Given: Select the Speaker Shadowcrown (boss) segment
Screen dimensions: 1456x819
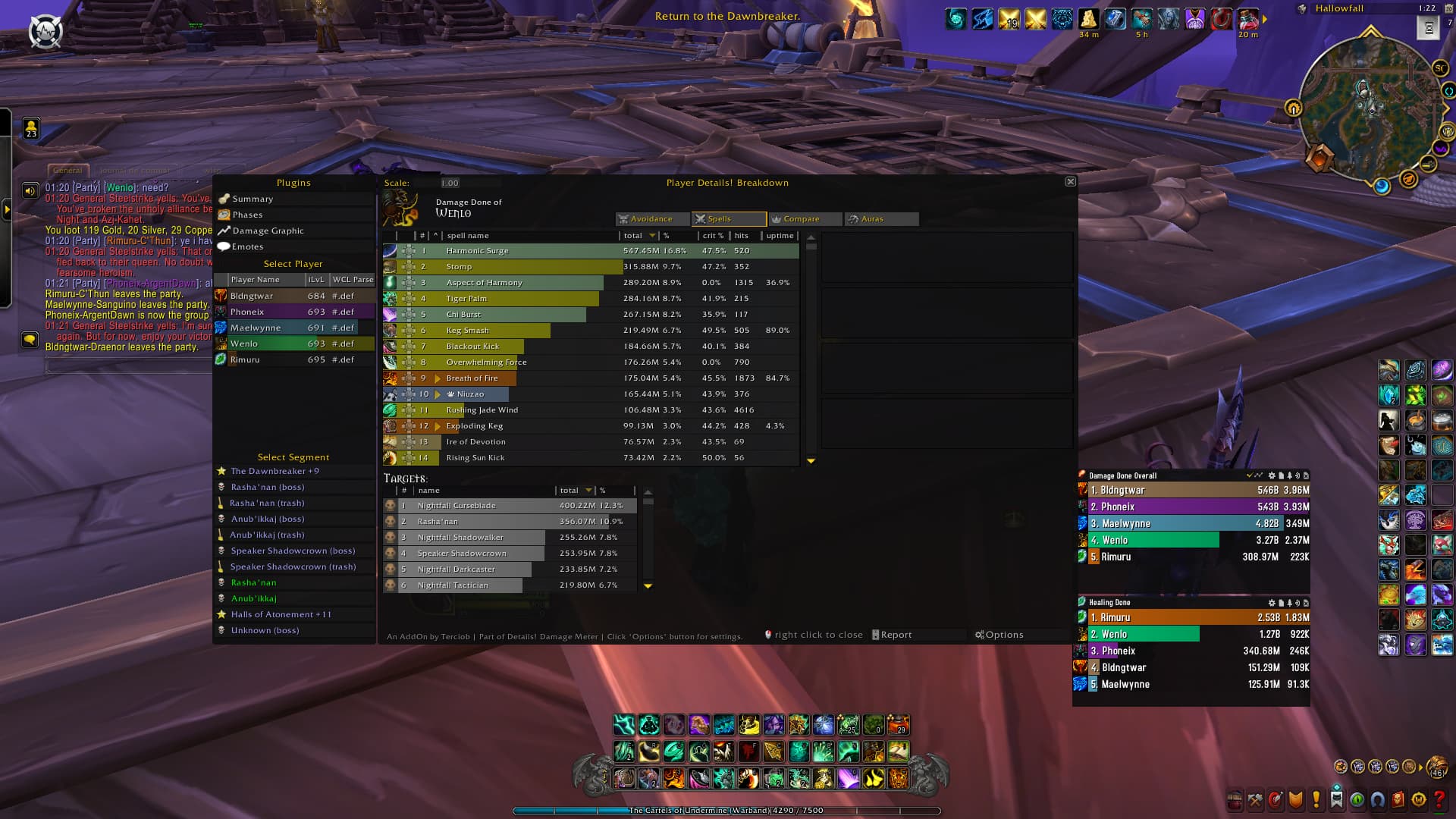Looking at the screenshot, I should [x=292, y=551].
